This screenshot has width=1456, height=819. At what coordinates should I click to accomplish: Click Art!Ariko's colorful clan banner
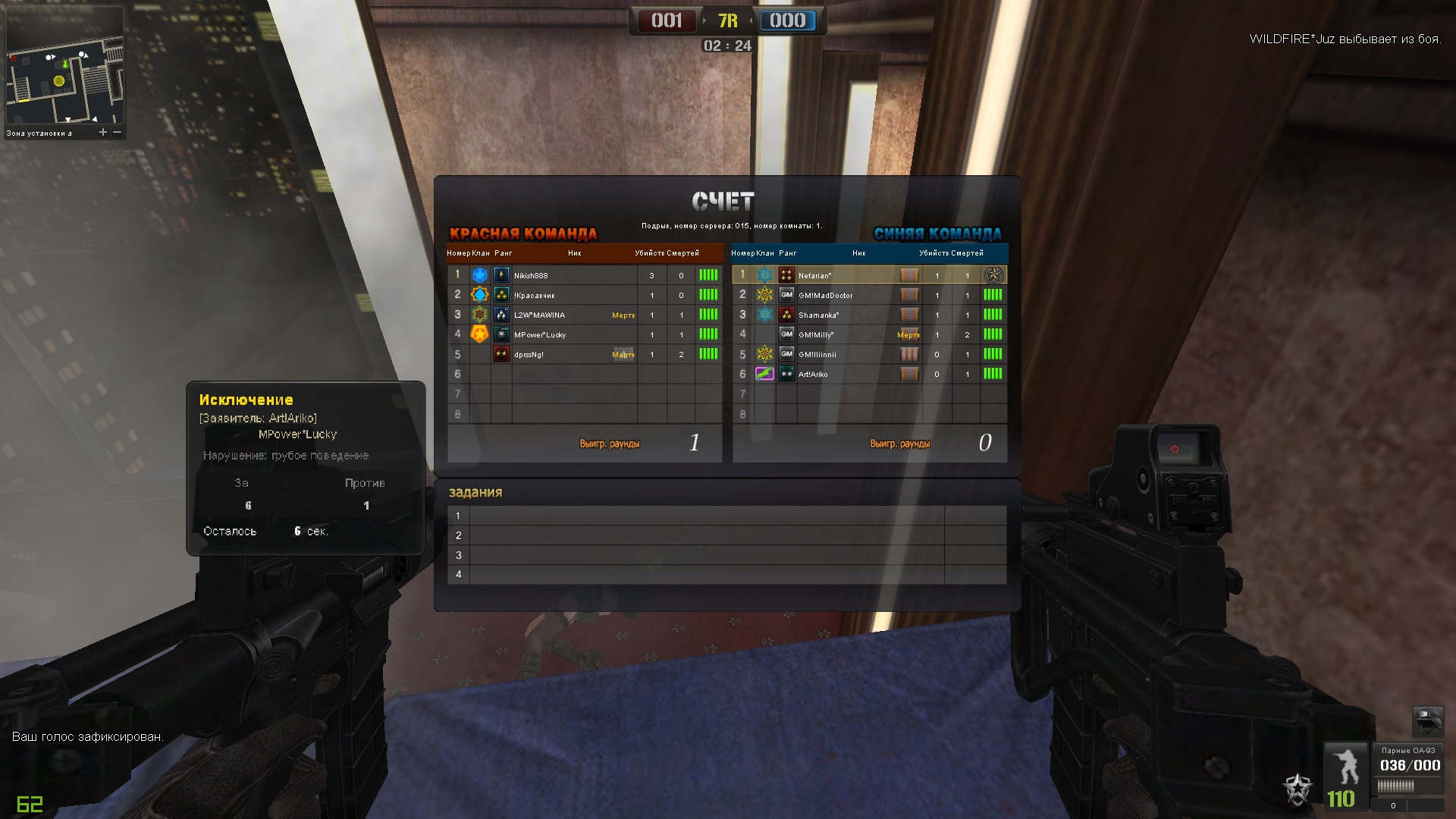765,374
